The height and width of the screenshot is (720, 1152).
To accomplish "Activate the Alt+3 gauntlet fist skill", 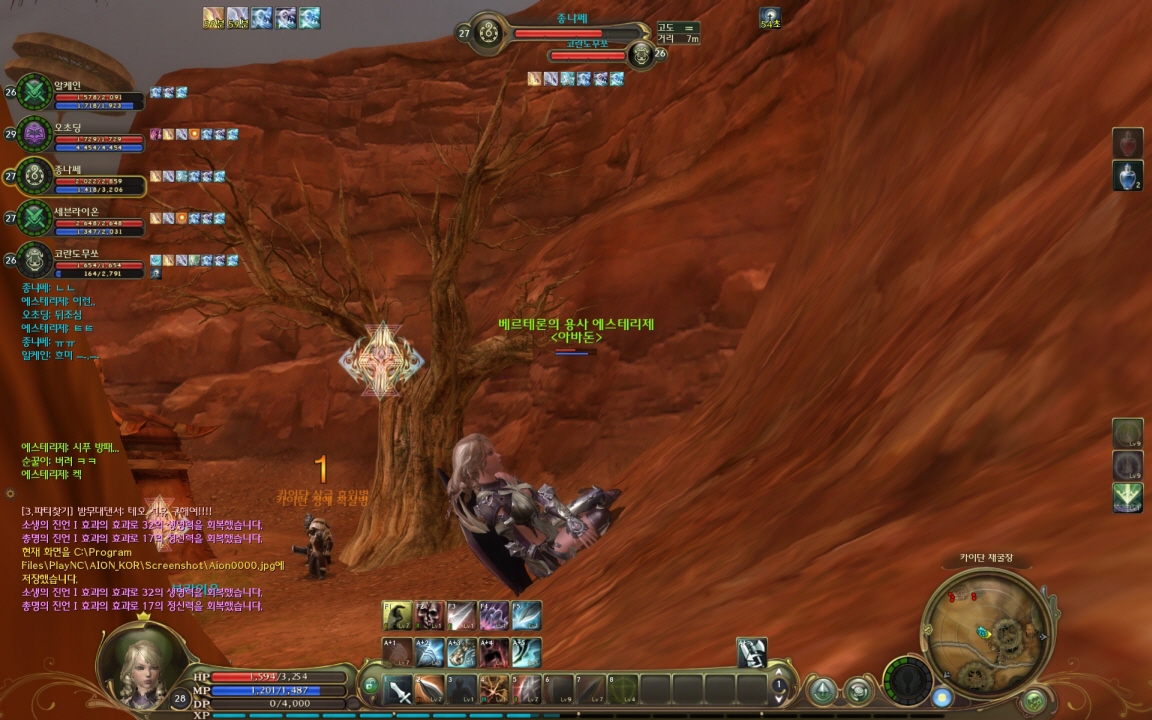I will coord(462,652).
